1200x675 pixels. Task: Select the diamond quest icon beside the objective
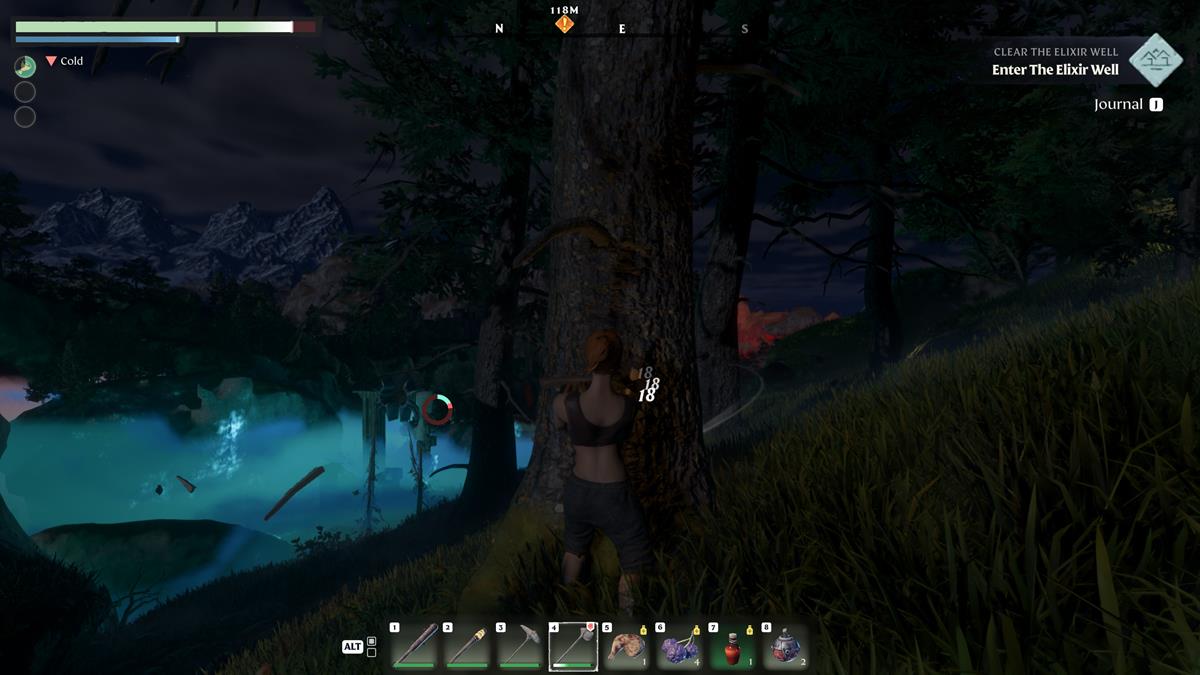point(1156,60)
